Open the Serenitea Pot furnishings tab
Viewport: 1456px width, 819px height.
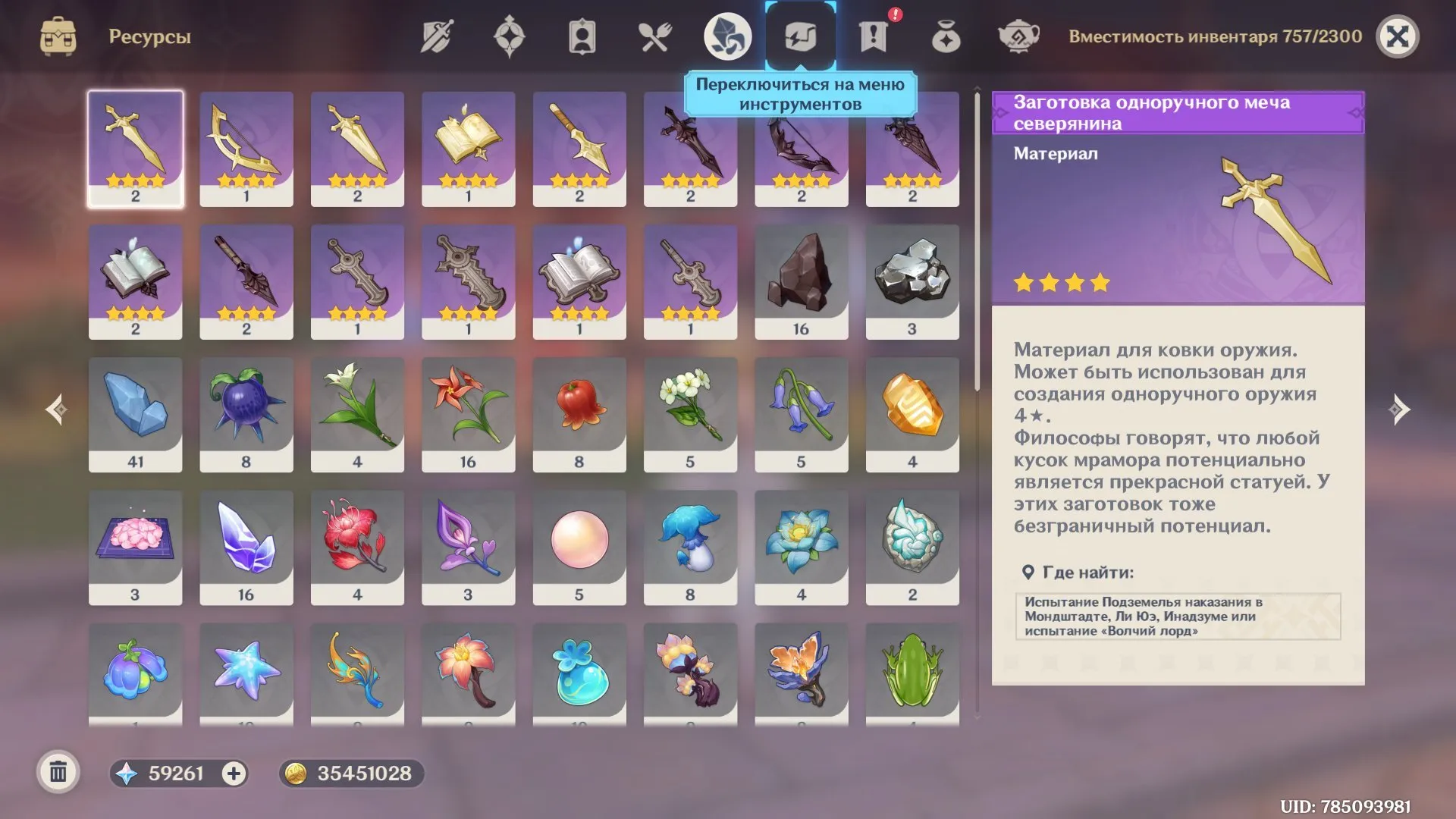coord(1018,34)
